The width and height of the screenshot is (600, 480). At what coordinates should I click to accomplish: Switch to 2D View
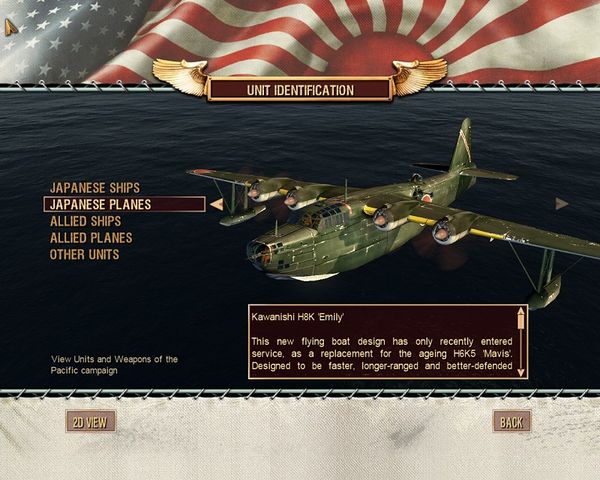tap(88, 422)
